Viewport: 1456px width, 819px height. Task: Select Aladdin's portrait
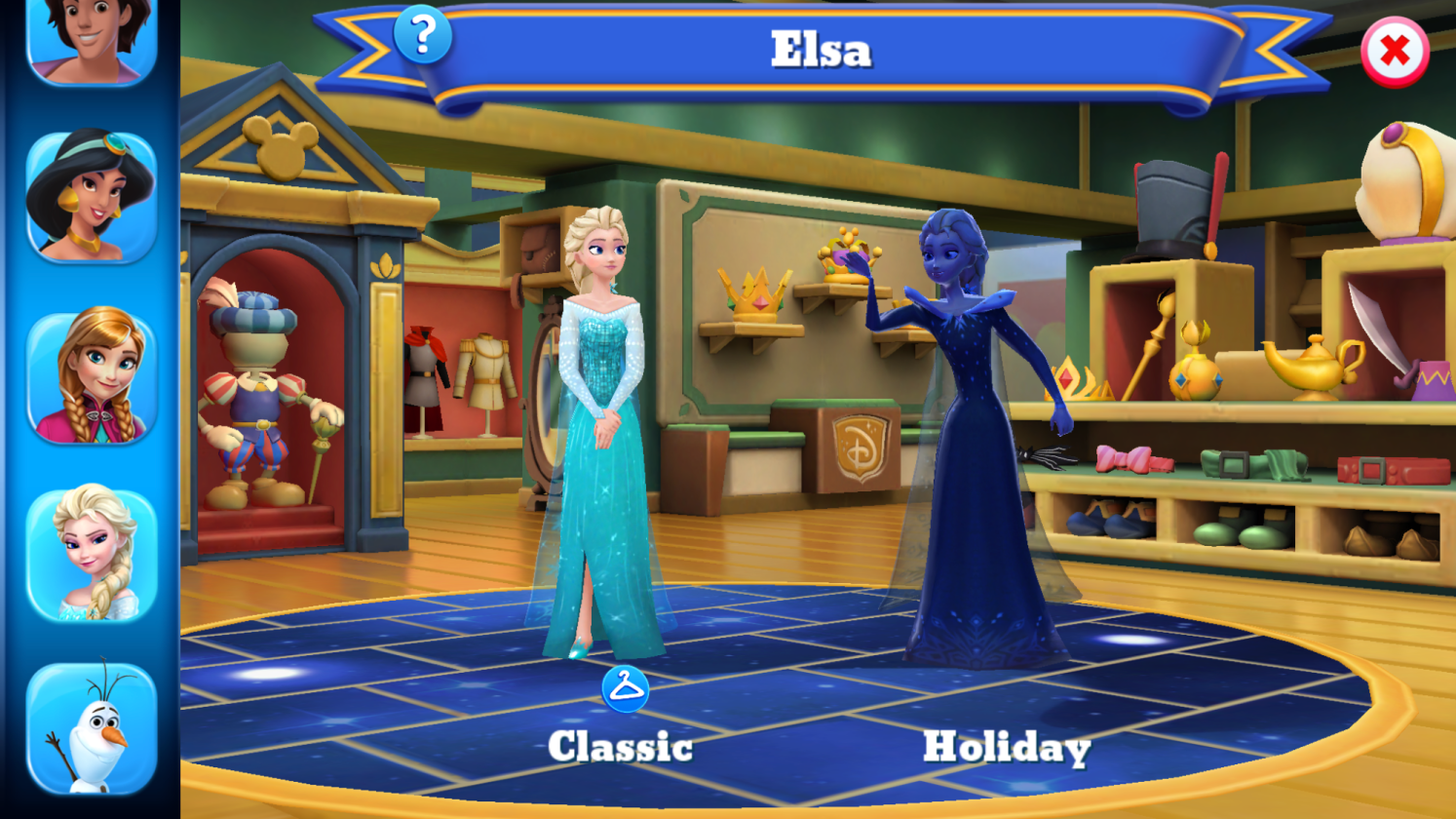(91, 39)
